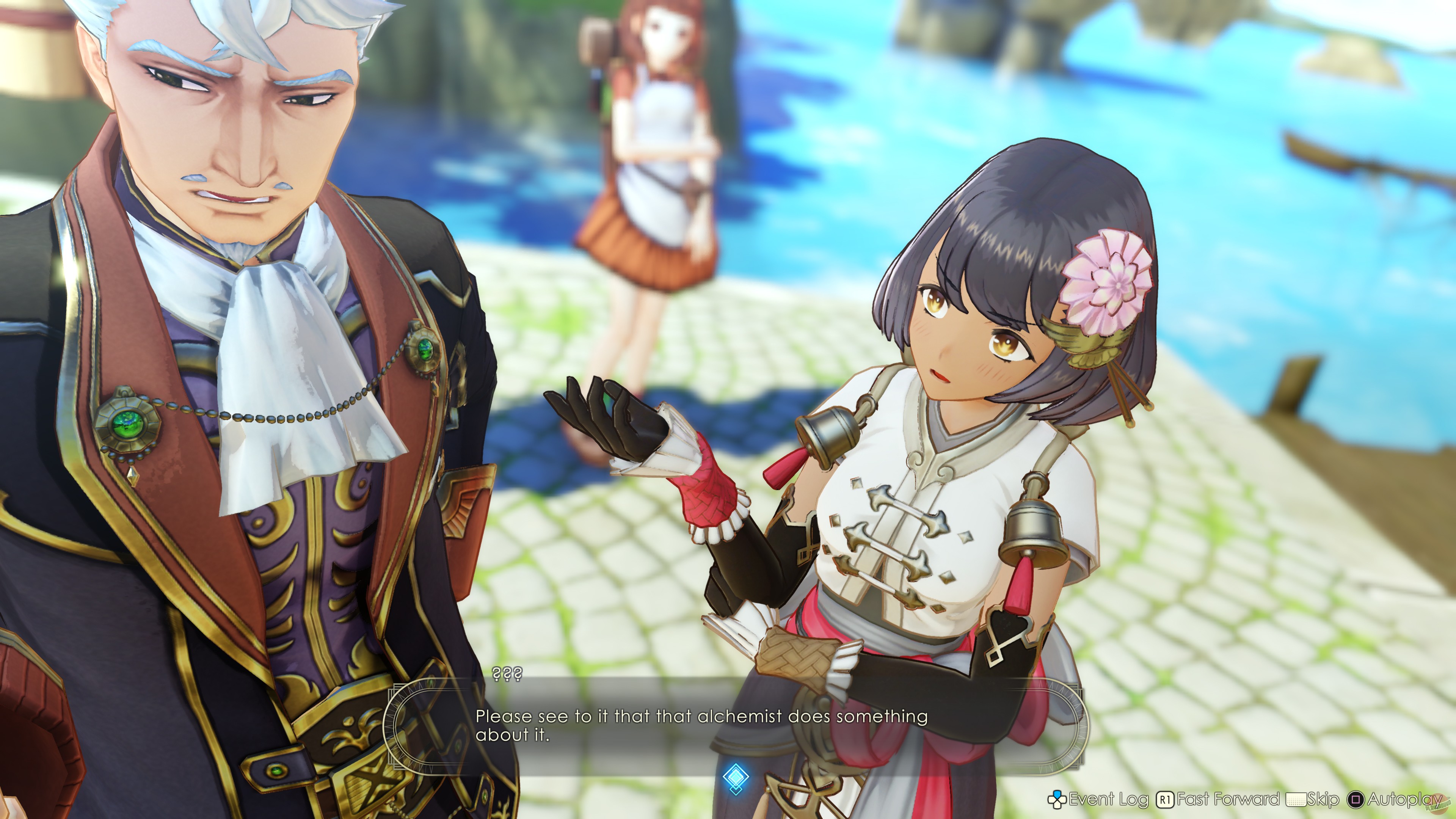Viewport: 1456px width, 819px height.
Task: Select the R1 Fast Forward icon
Action: pos(1166,799)
